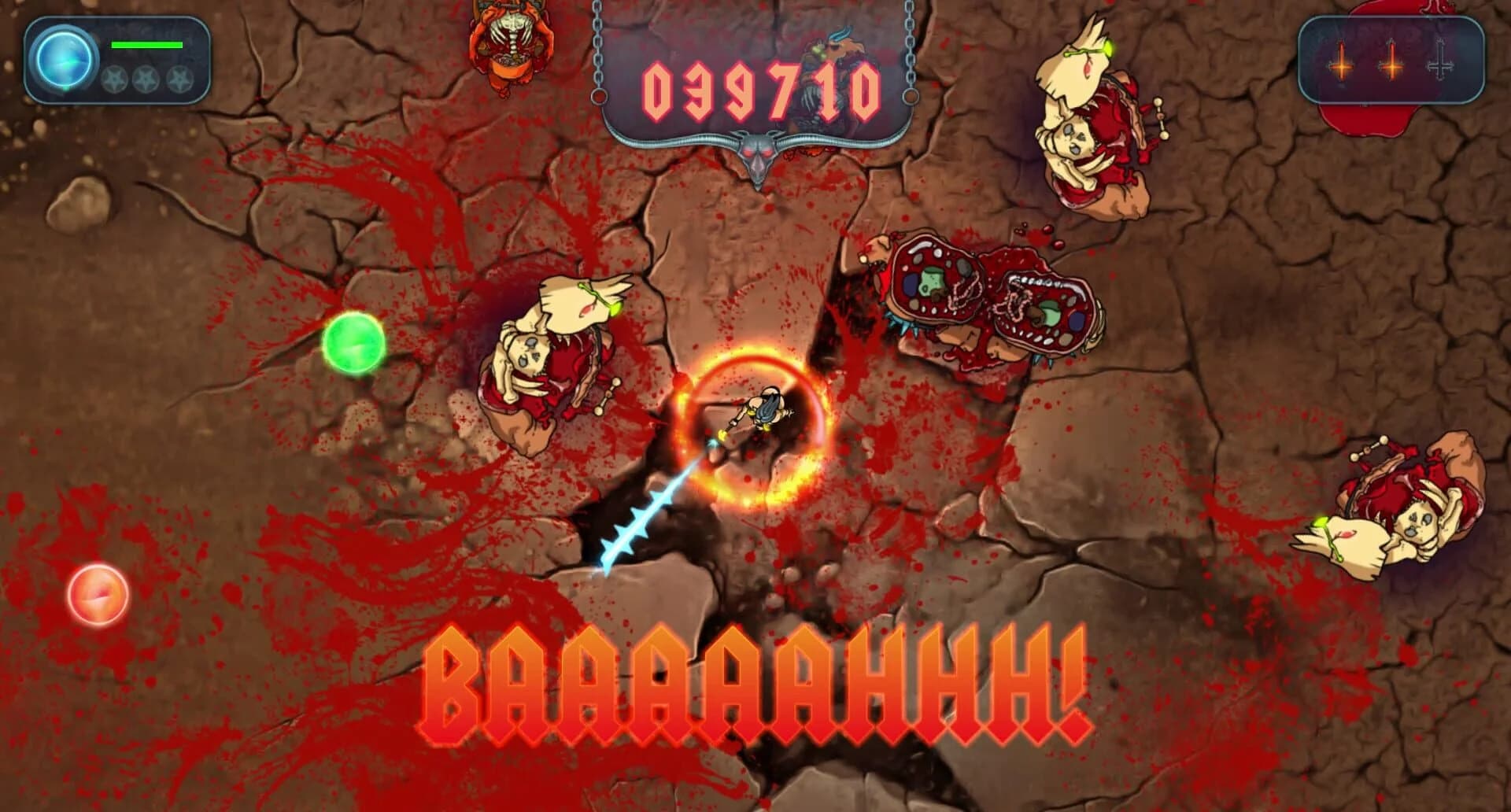Select the first pentagram slot in top-left HUD

tap(116, 80)
